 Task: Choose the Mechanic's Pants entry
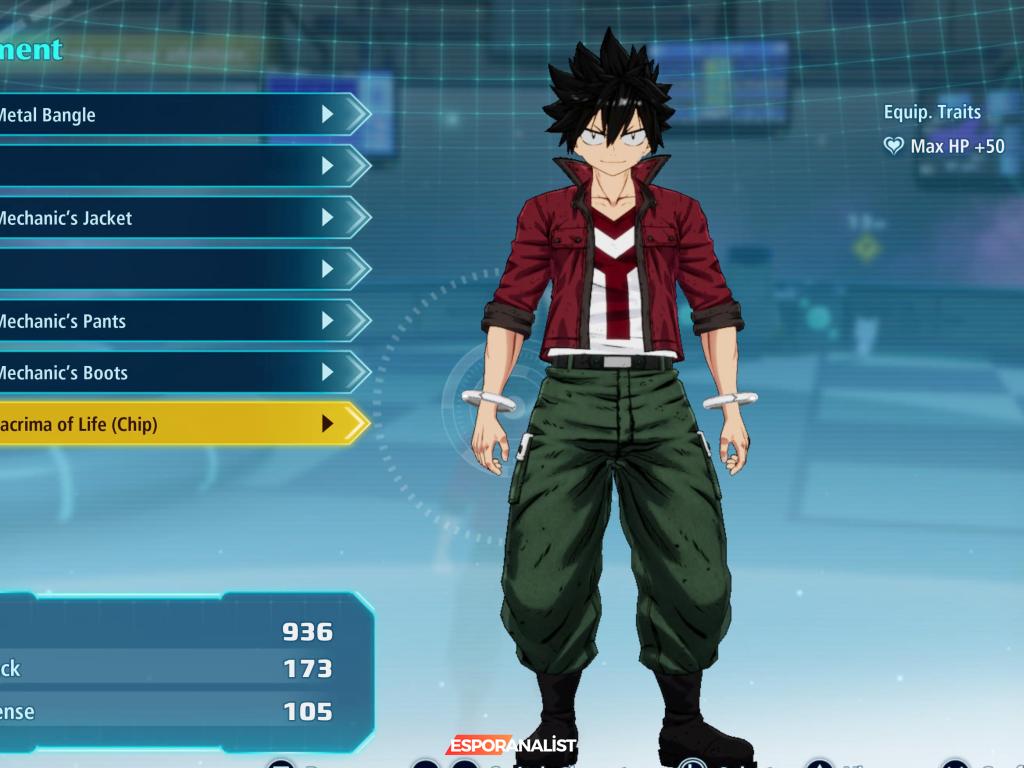[x=170, y=321]
